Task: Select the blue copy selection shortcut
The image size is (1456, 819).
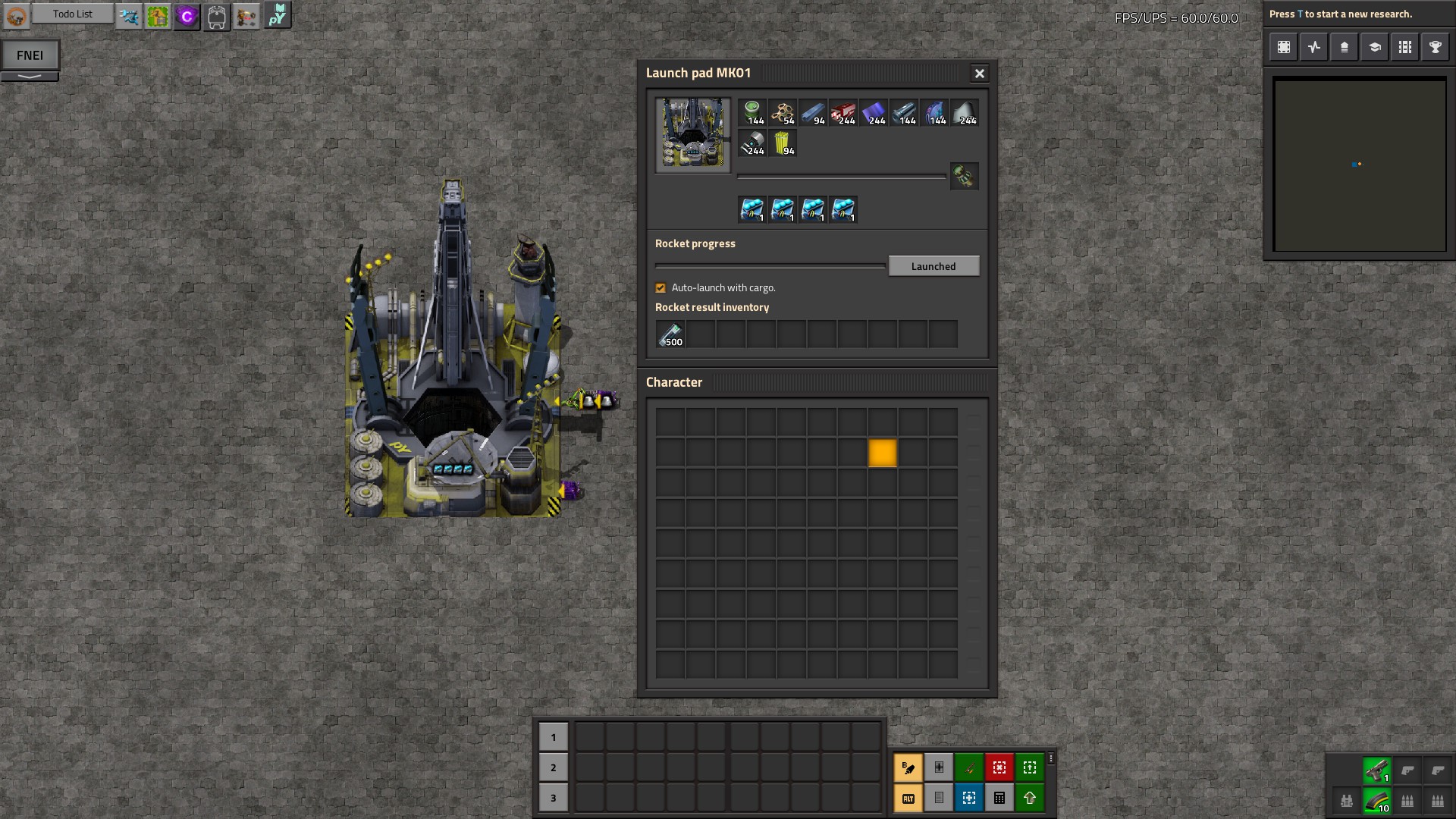Action: [968, 798]
